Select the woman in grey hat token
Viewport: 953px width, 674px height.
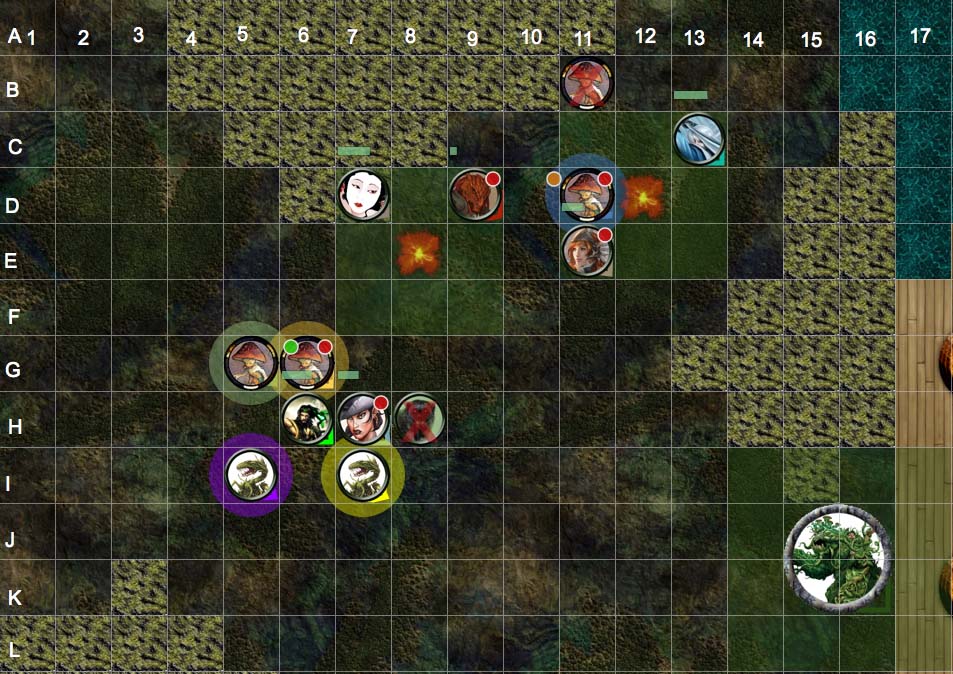[362, 418]
